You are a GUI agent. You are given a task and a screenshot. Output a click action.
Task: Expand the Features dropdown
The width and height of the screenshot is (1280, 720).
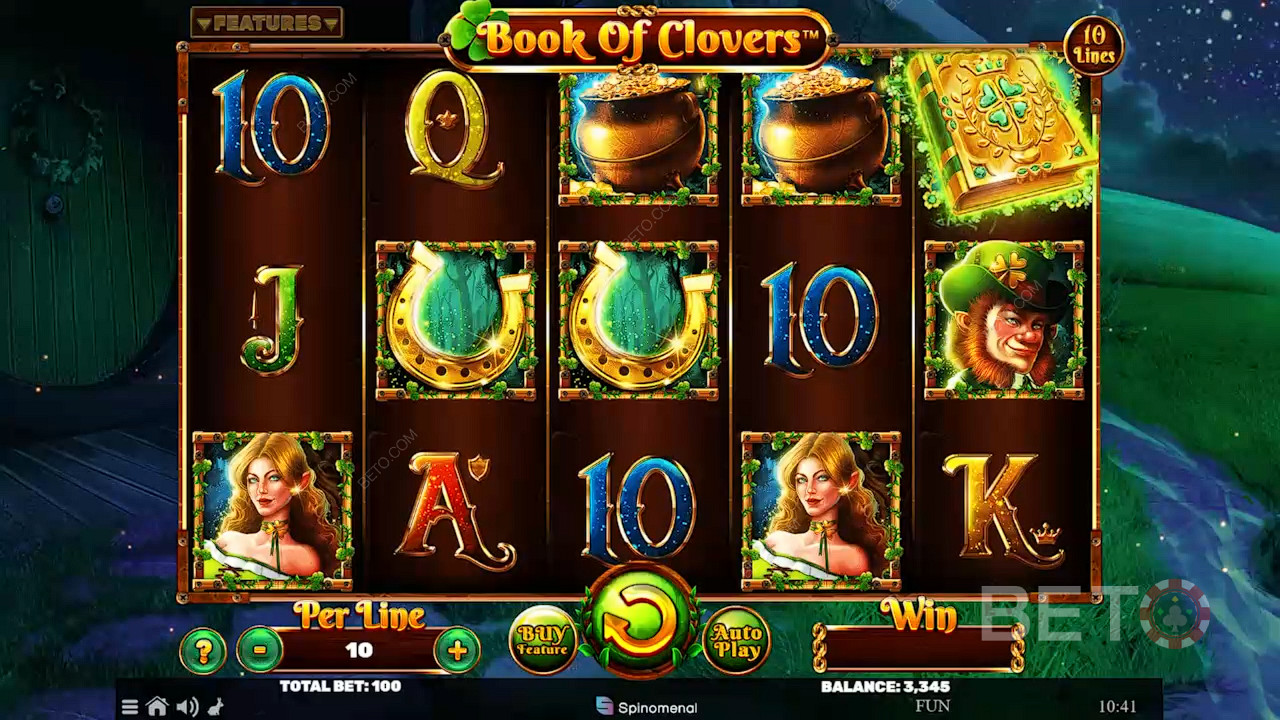267,22
